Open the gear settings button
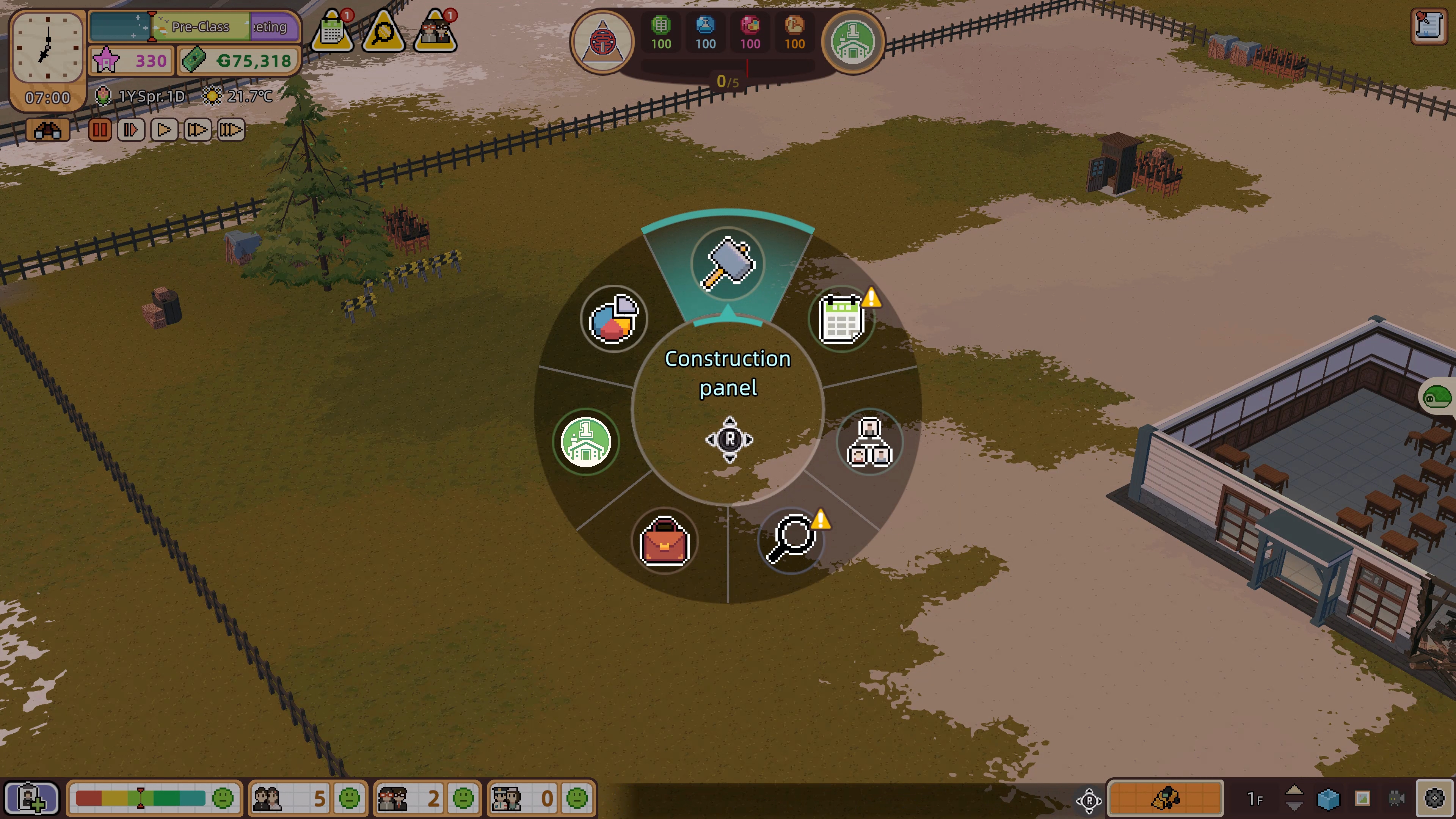This screenshot has height=819, width=1456. click(1434, 798)
